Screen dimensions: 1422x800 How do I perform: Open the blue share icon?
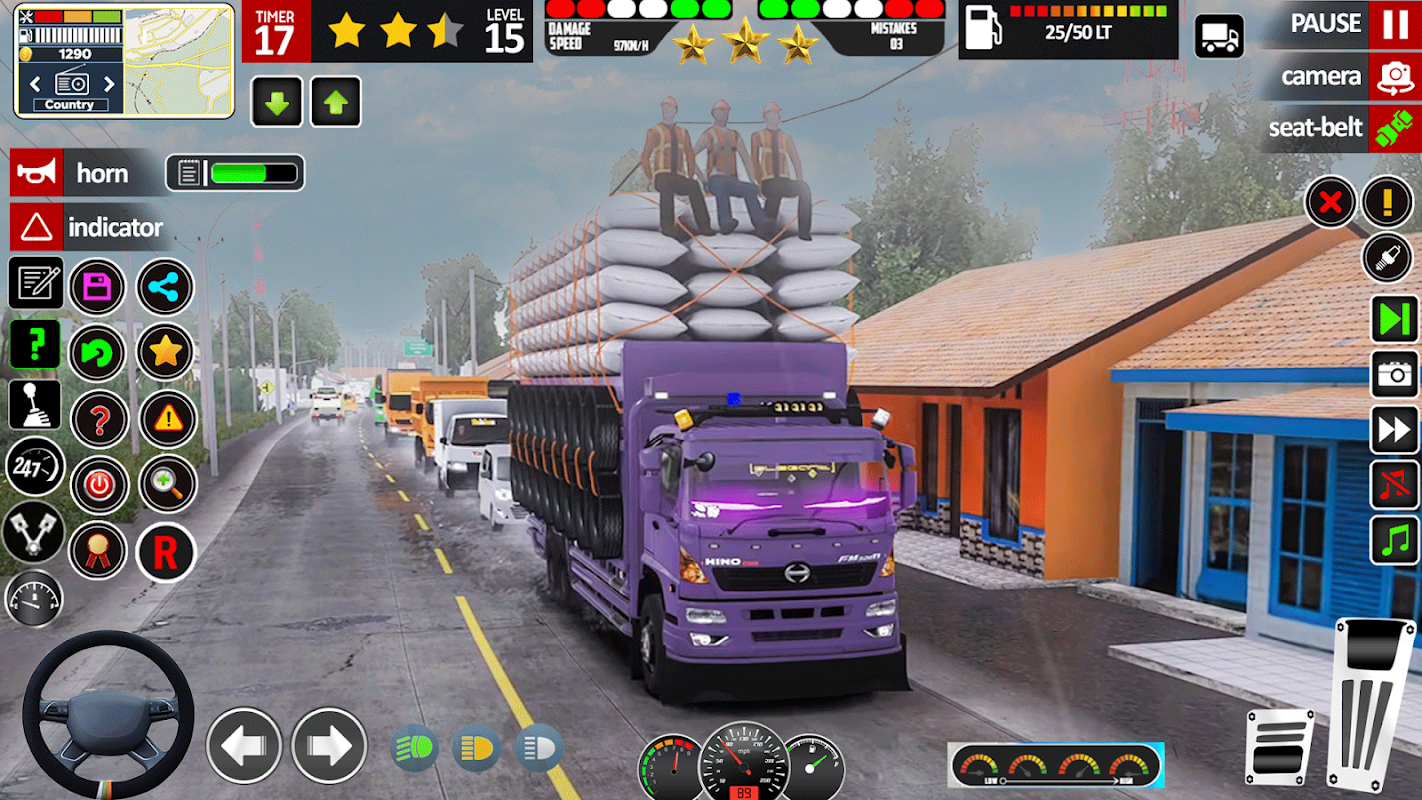(165, 288)
